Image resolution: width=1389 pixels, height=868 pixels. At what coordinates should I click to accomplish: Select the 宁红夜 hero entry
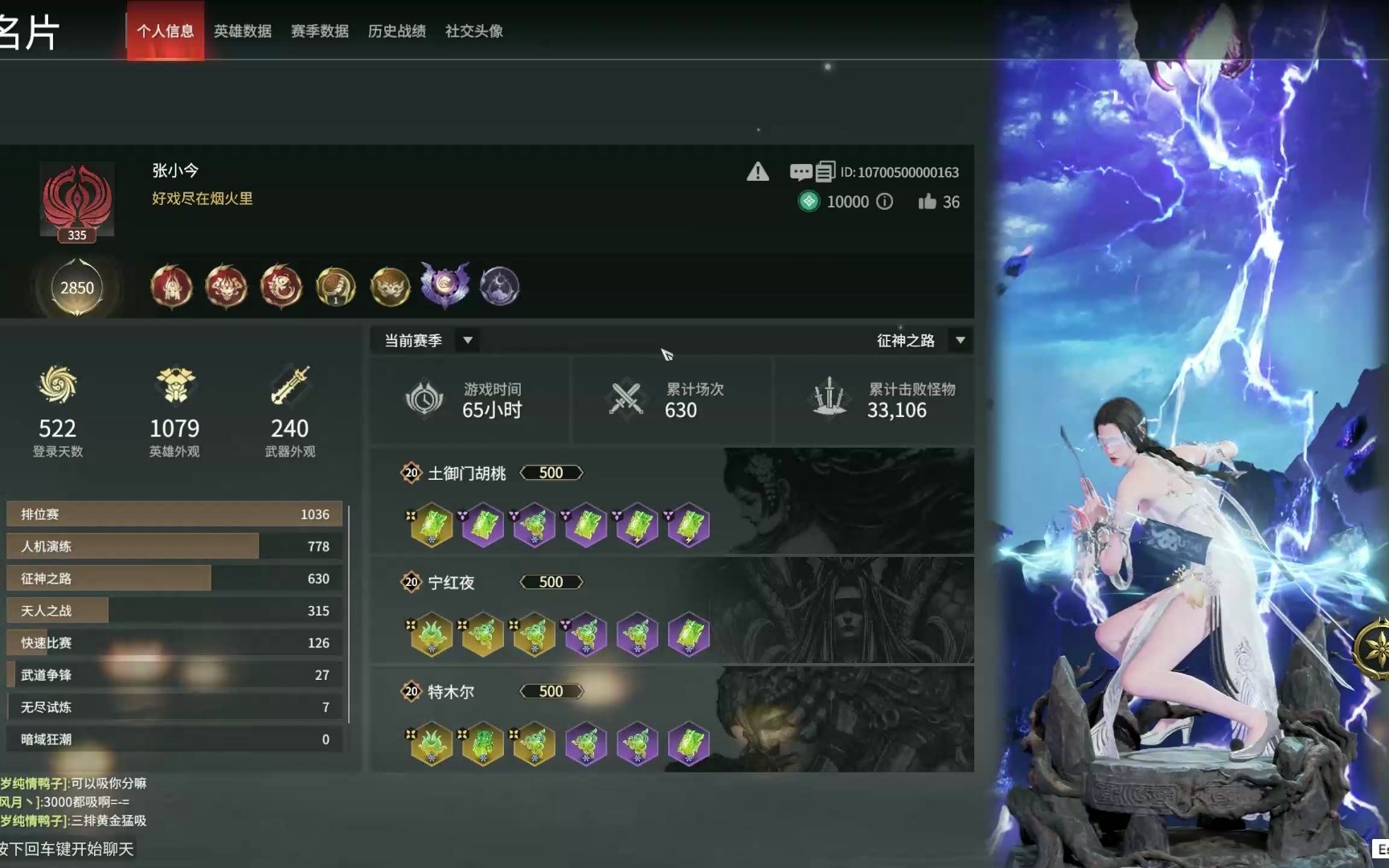point(451,583)
